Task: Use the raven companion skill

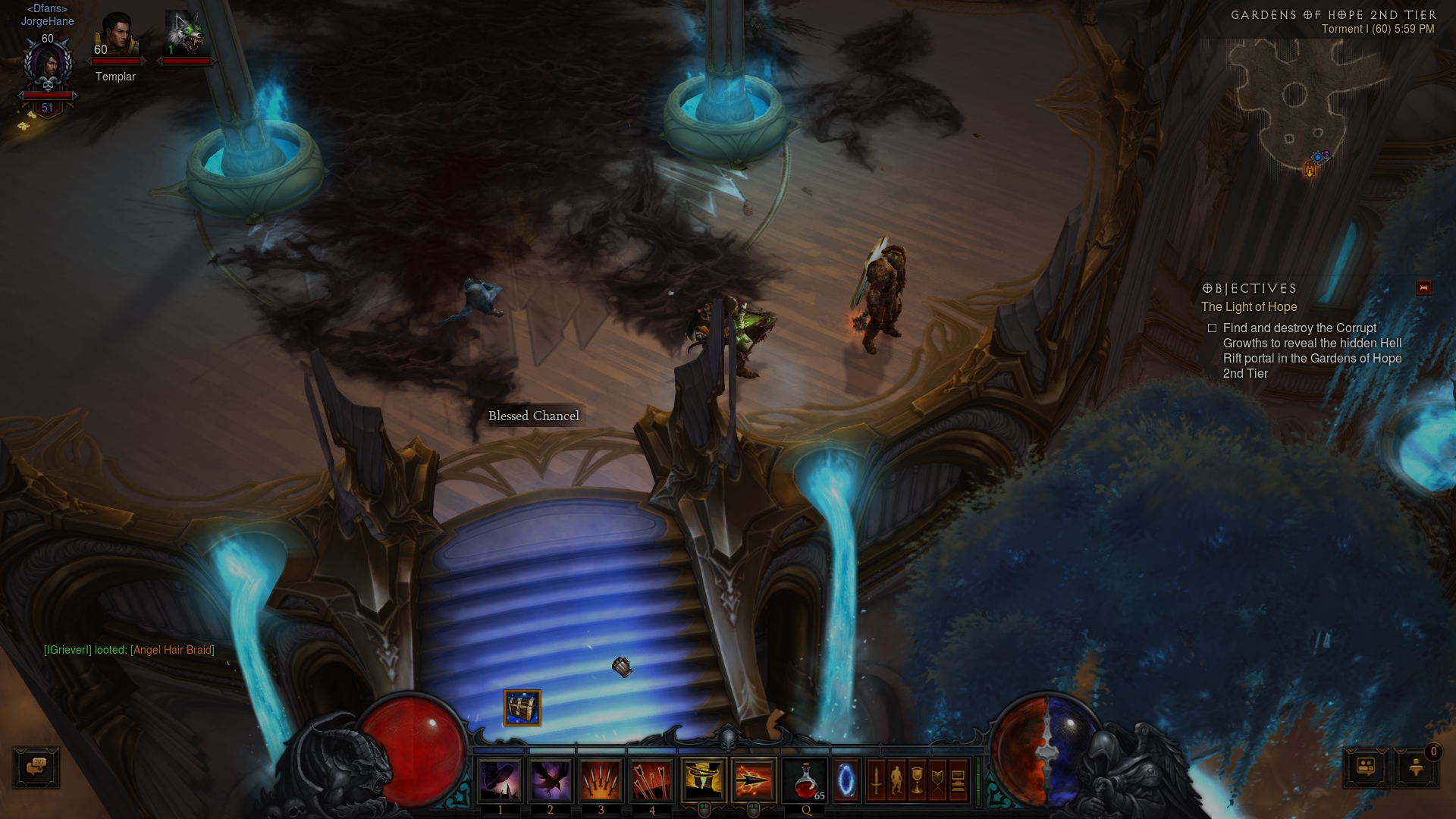Action: 551,780
